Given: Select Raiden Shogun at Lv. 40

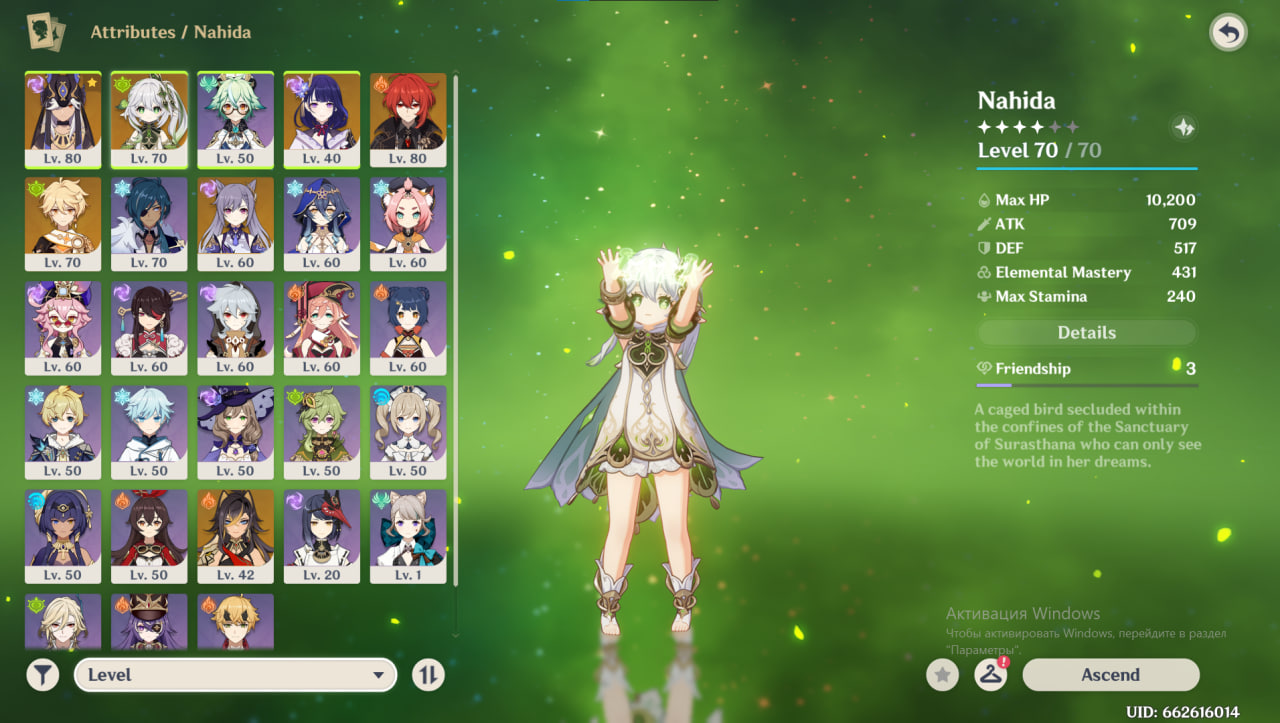Looking at the screenshot, I should [322, 120].
